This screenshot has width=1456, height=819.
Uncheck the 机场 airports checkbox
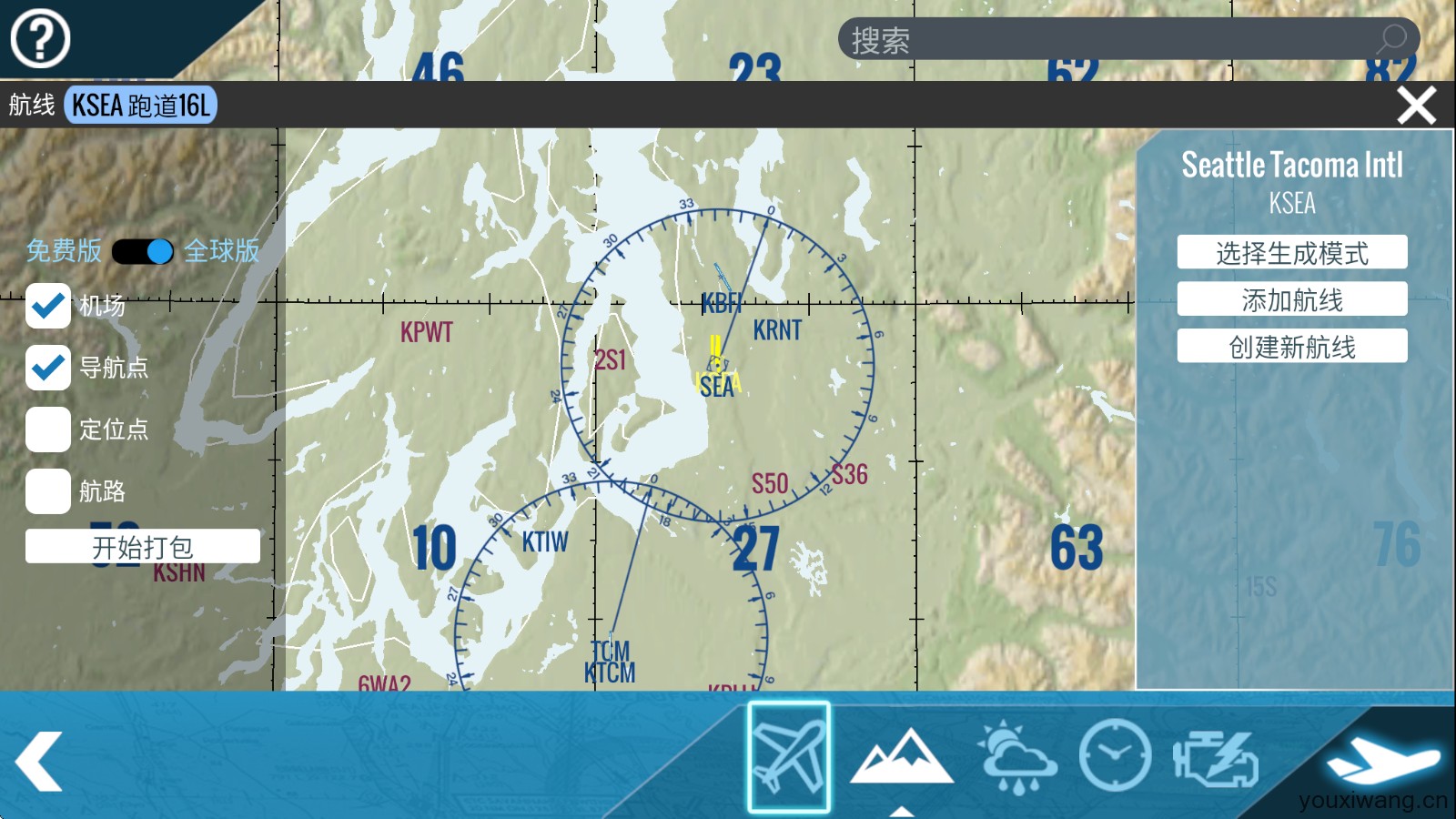[x=48, y=306]
